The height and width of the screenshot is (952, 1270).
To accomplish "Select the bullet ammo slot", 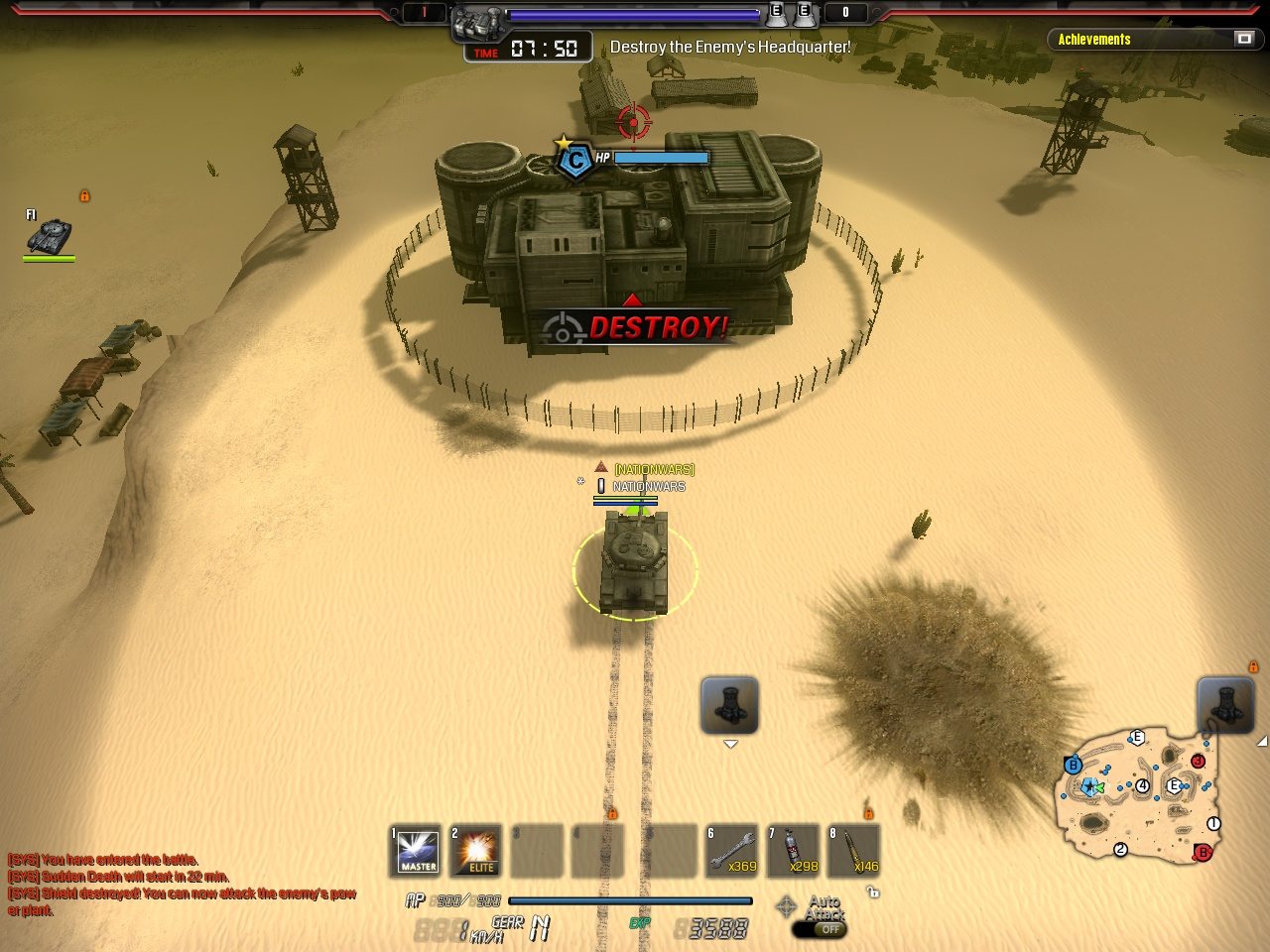I will (854, 851).
